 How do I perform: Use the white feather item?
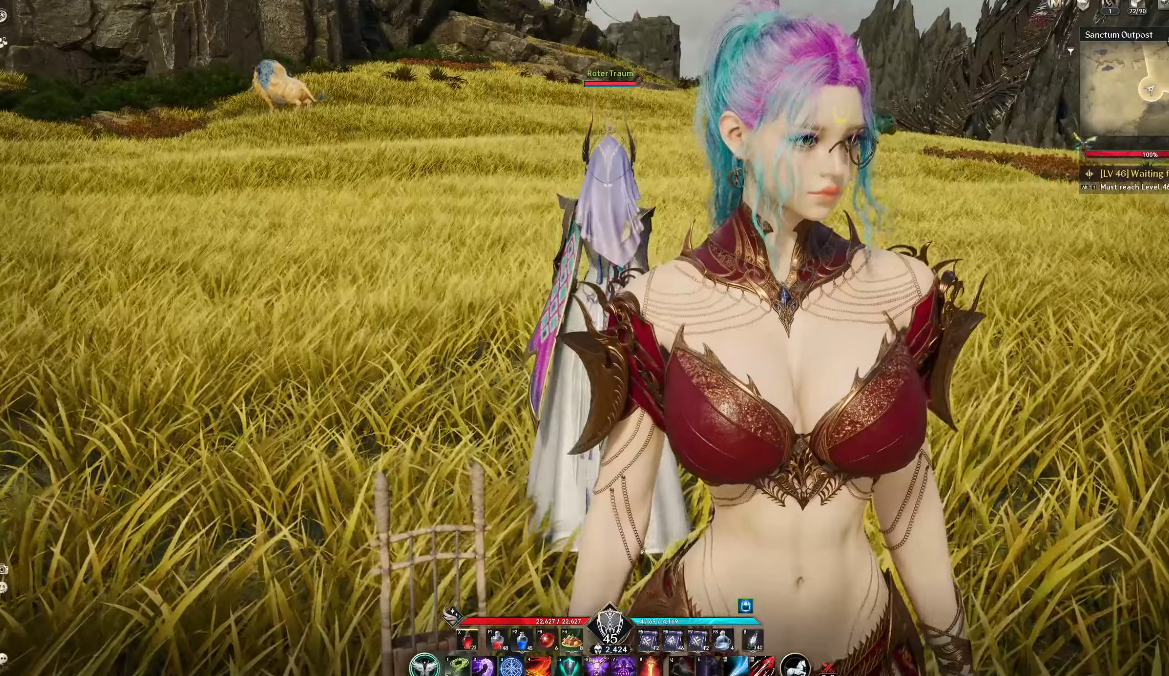click(x=752, y=640)
